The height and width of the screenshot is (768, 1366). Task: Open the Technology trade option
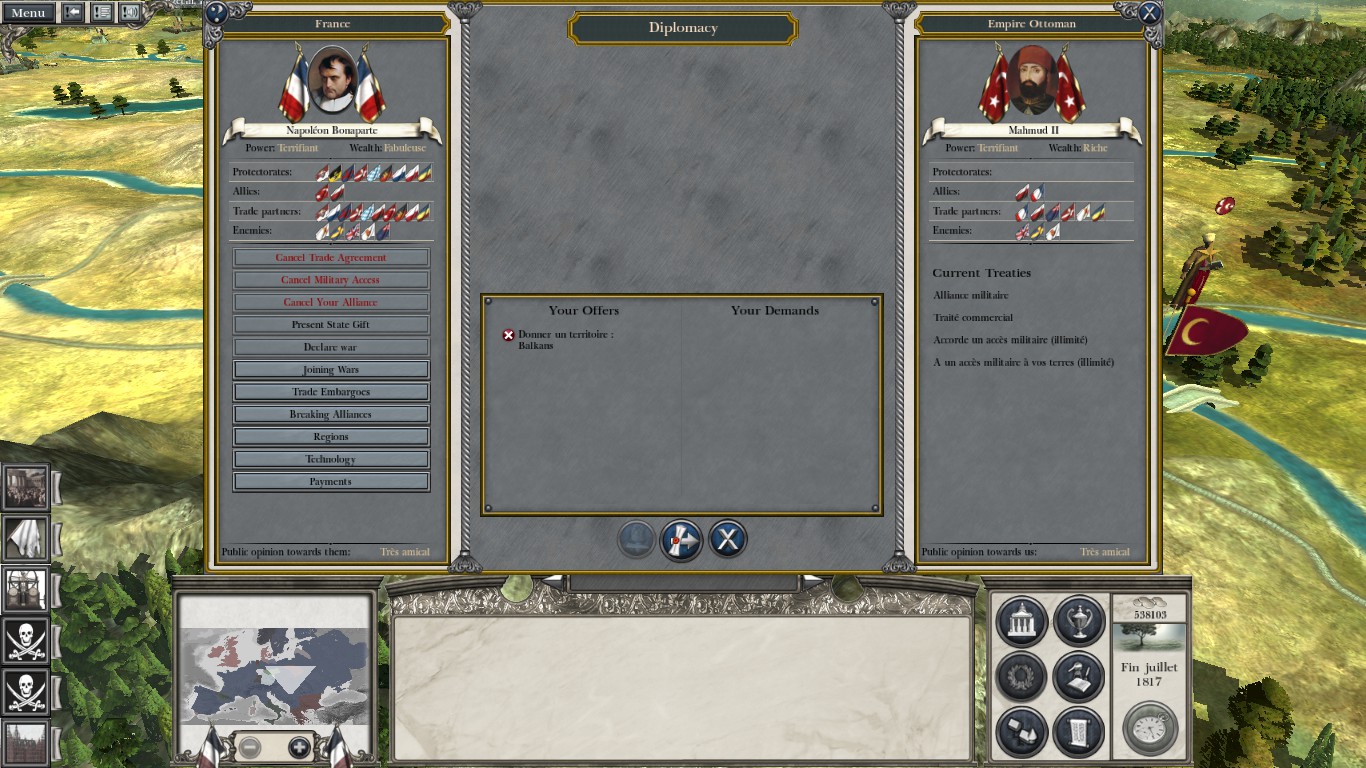331,459
